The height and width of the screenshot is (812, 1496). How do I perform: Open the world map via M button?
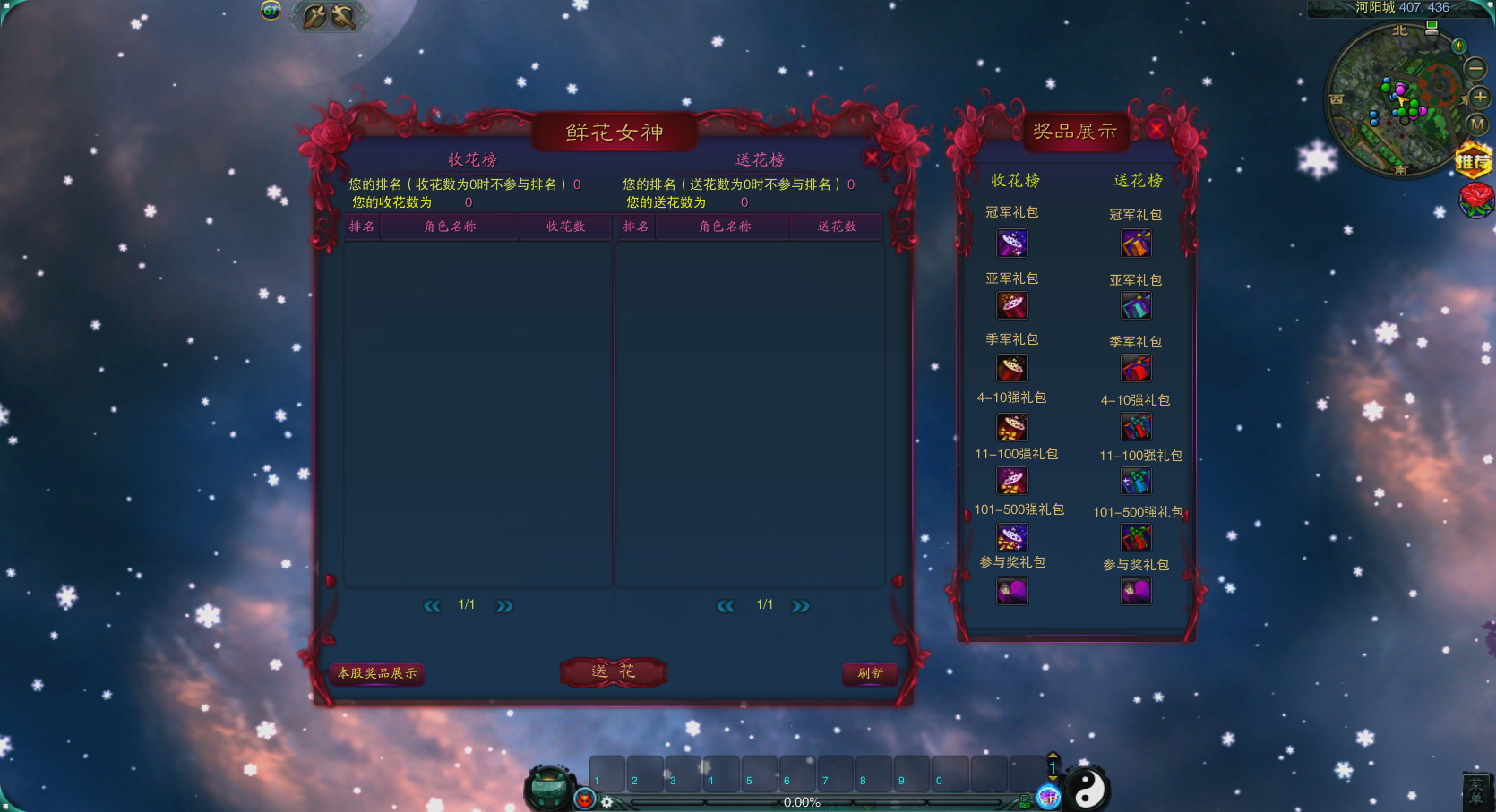click(x=1476, y=125)
